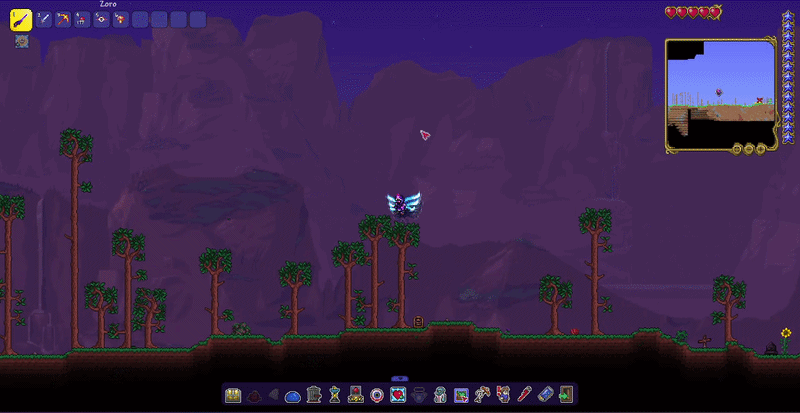Select the blue slime icon in bottom bar
Image resolution: width=800 pixels, height=413 pixels.
click(293, 395)
